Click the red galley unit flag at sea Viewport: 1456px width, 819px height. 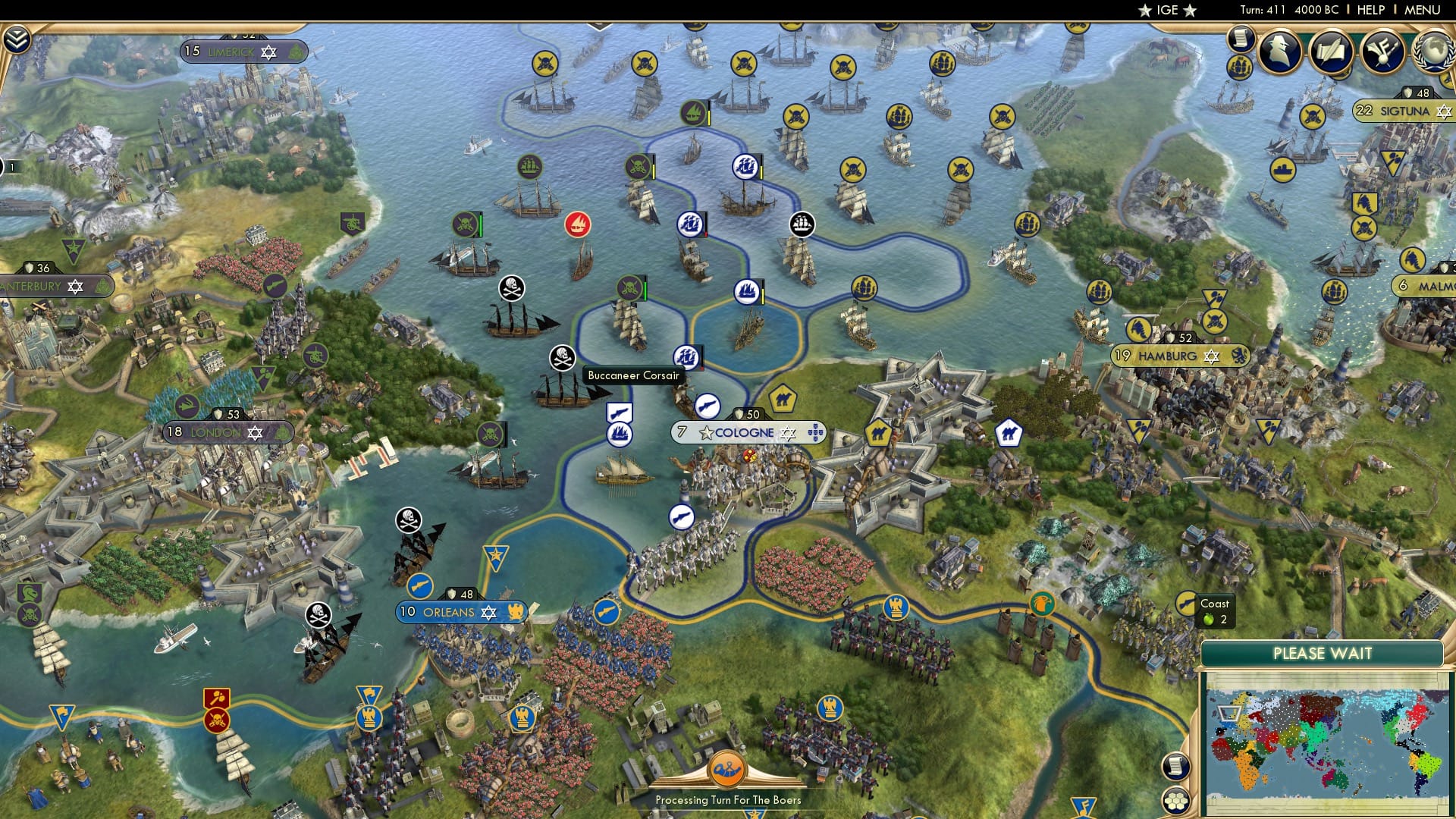tap(577, 224)
